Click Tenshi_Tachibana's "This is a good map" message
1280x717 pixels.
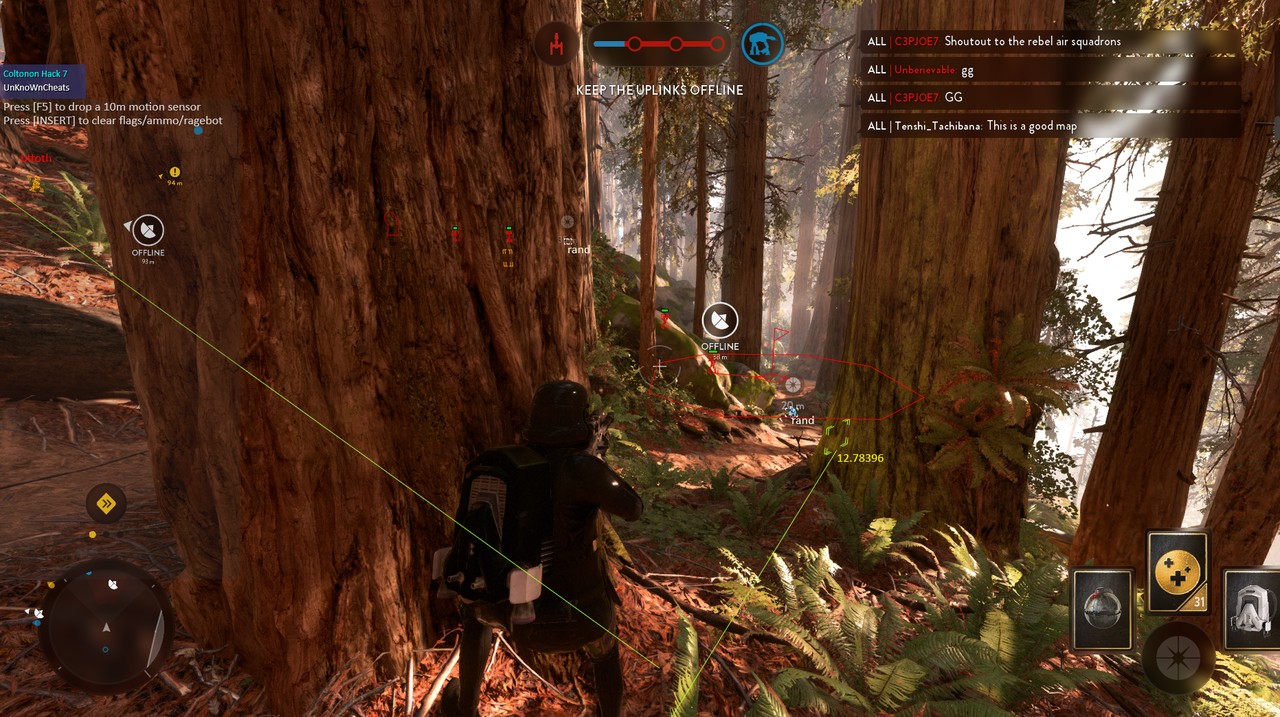tap(1010, 126)
